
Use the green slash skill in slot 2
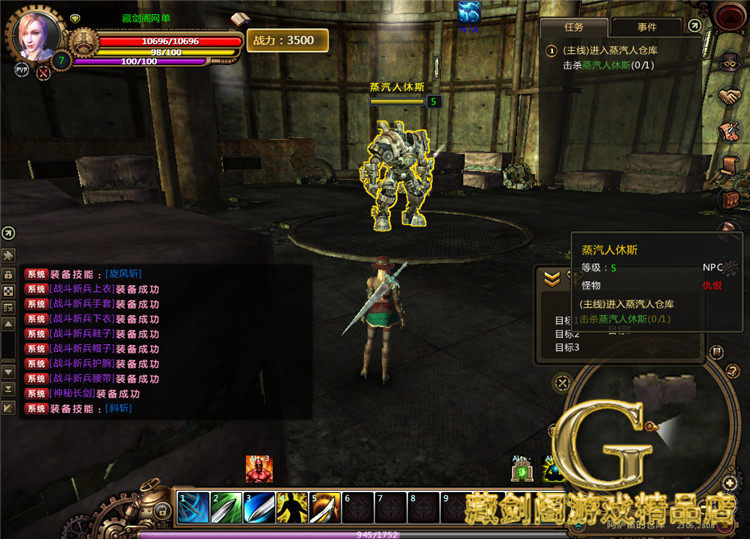[226, 506]
